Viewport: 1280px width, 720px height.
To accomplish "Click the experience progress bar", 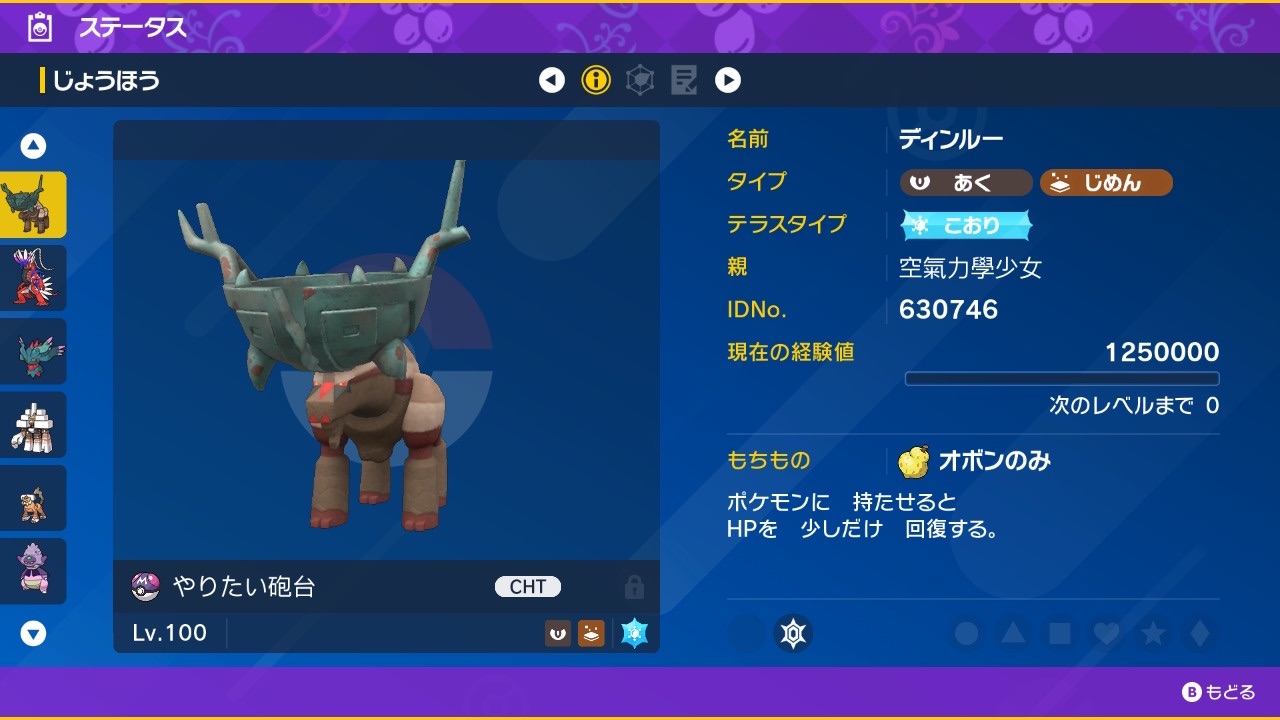I will (1062, 378).
